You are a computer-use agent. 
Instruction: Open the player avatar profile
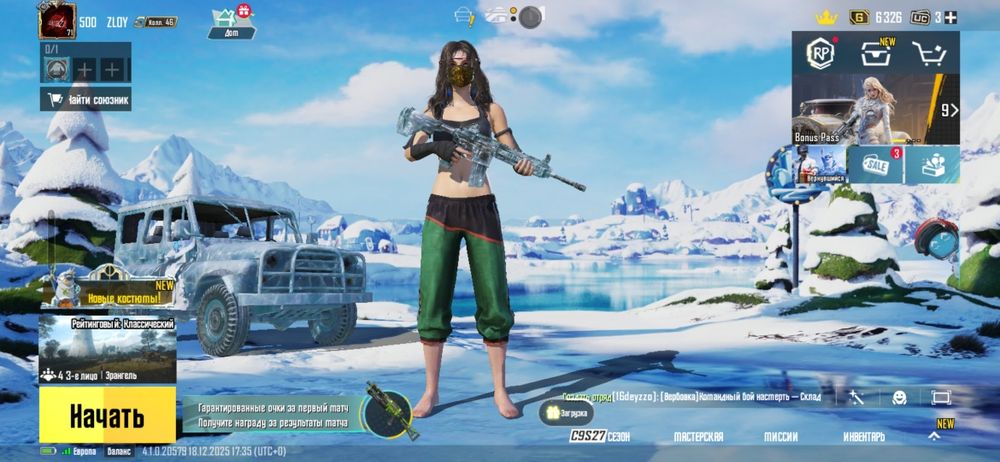pyautogui.click(x=57, y=21)
